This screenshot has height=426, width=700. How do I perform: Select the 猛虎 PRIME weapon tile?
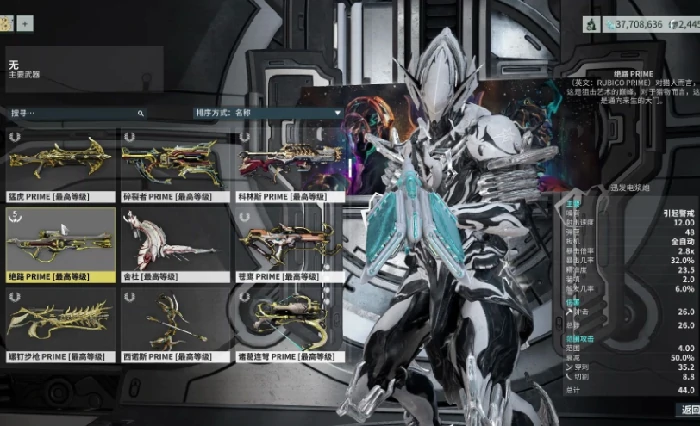[x=60, y=163]
